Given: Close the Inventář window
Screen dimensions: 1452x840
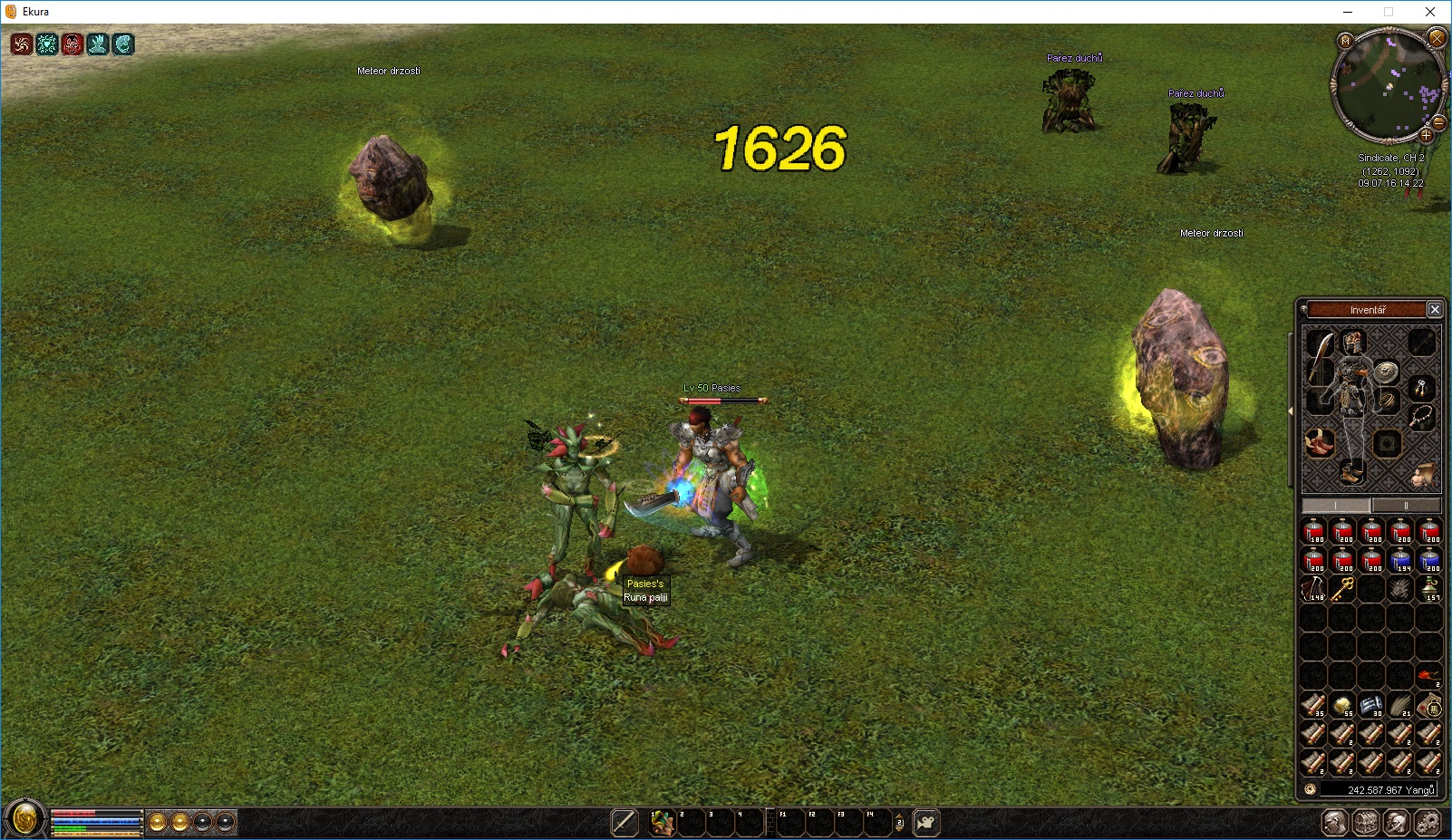Looking at the screenshot, I should (1435, 310).
